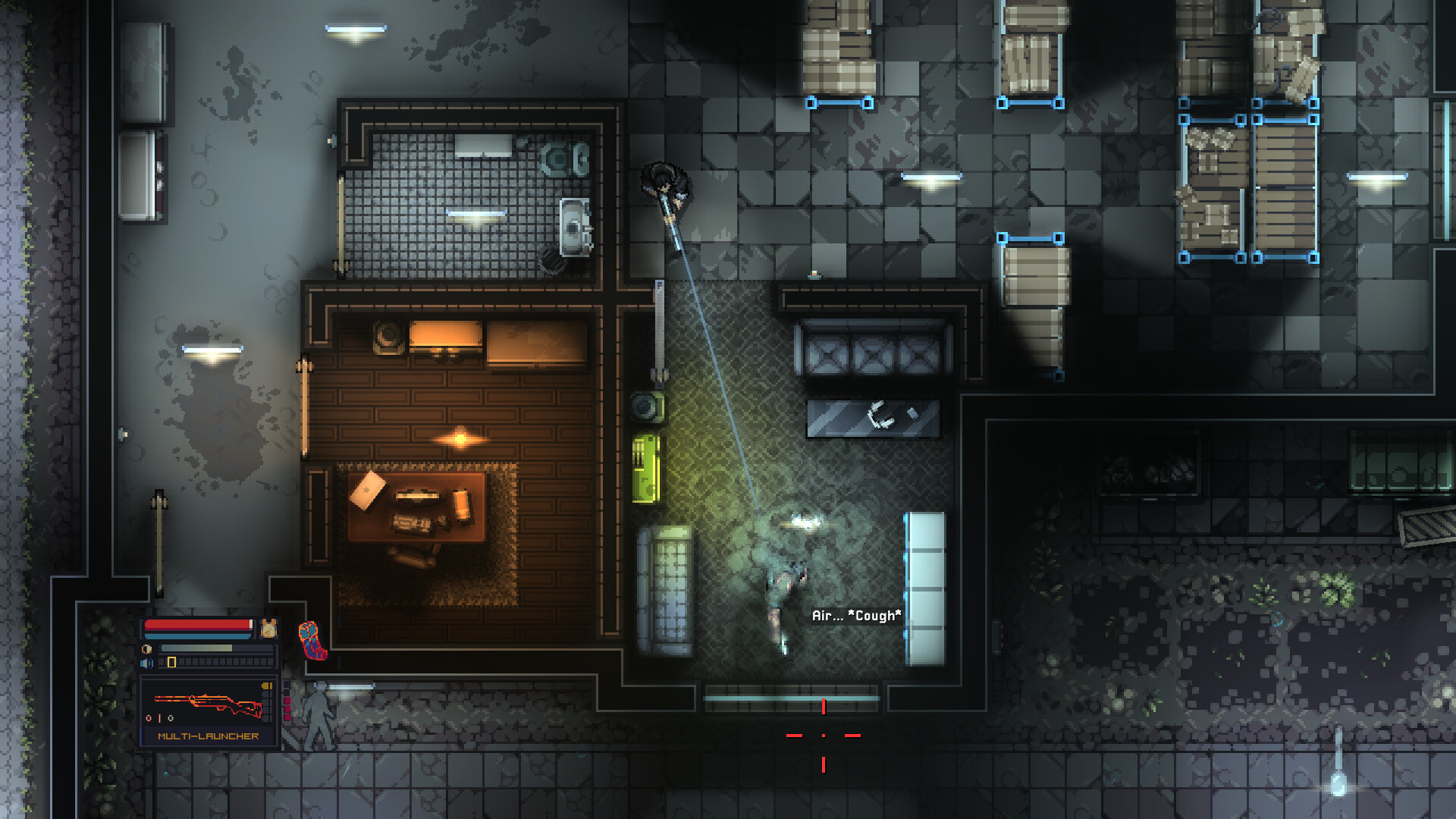Click the dark couch in the warehouse room
The image size is (1456, 819).
(x=872, y=349)
